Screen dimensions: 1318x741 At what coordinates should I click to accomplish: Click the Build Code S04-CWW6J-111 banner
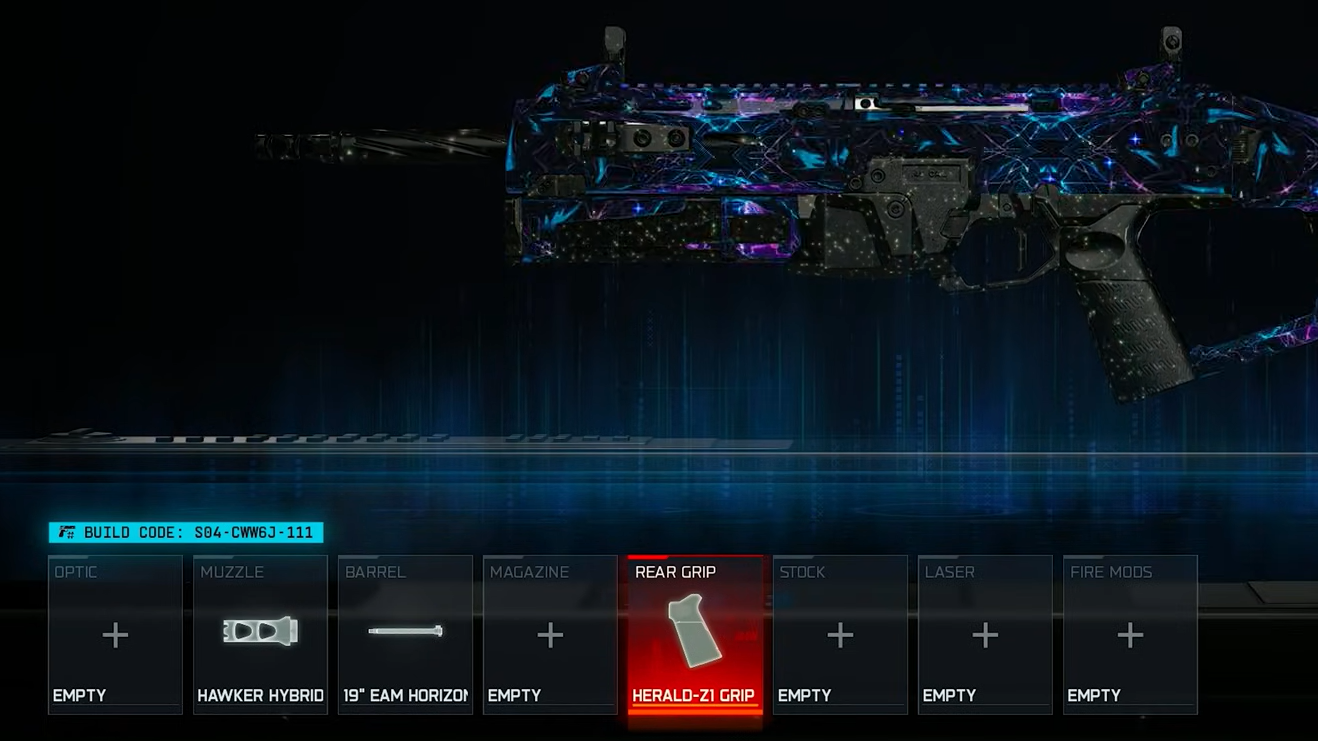(186, 533)
